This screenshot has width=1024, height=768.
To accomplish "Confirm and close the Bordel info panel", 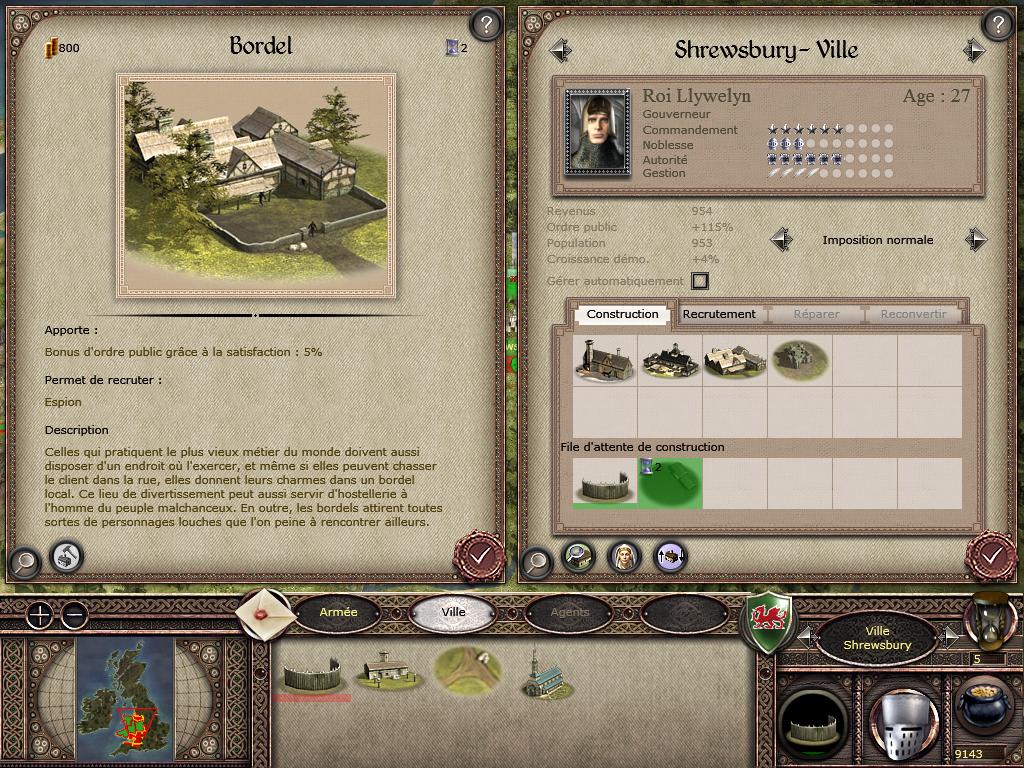I will [479, 553].
